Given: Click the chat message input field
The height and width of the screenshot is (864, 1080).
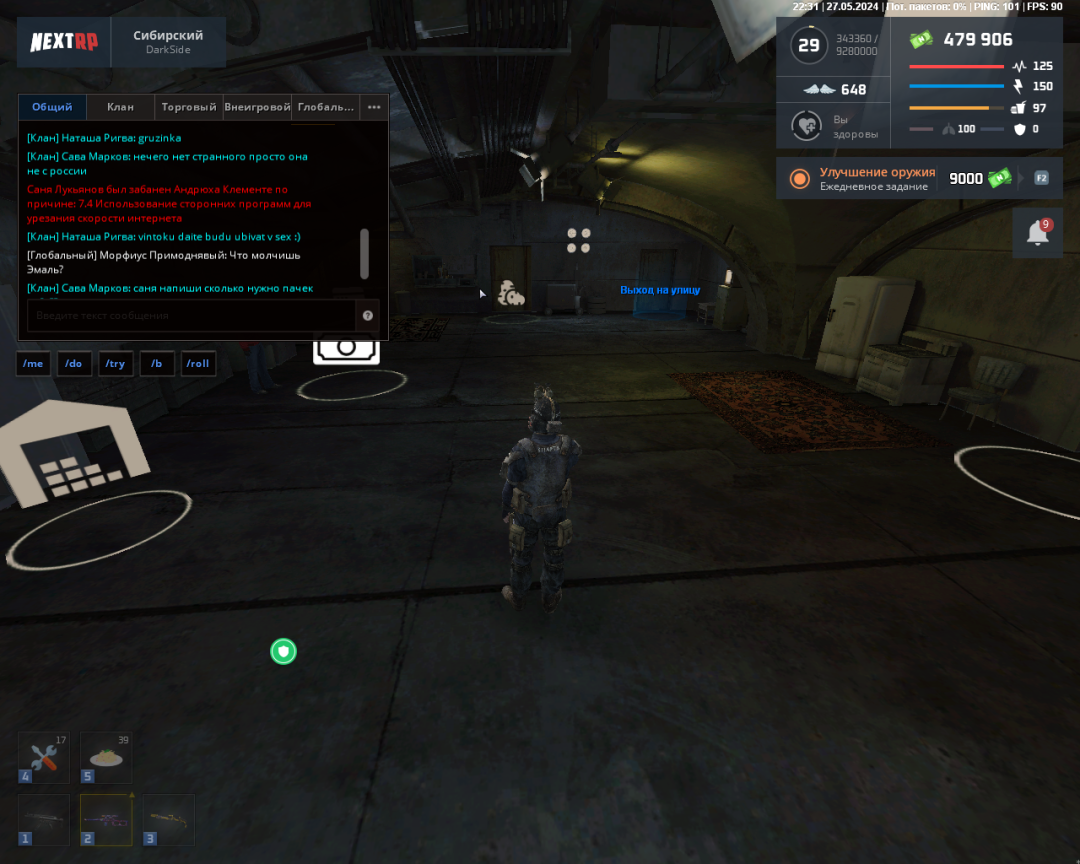Looking at the screenshot, I should (190, 316).
